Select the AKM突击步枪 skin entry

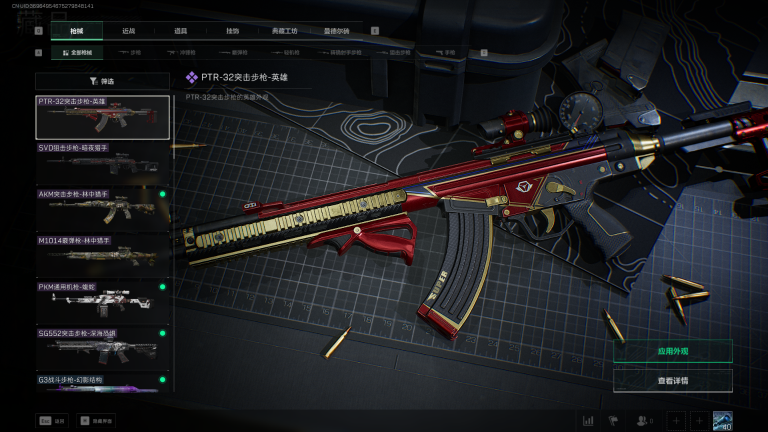point(102,209)
